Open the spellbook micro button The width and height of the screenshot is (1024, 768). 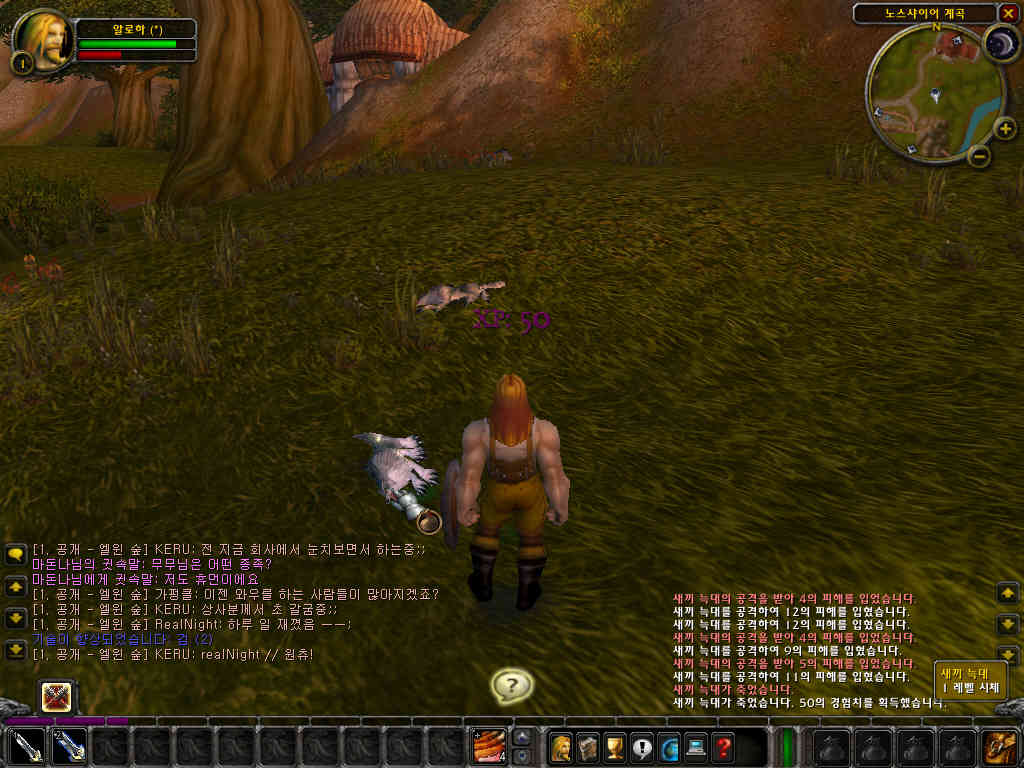coord(588,746)
